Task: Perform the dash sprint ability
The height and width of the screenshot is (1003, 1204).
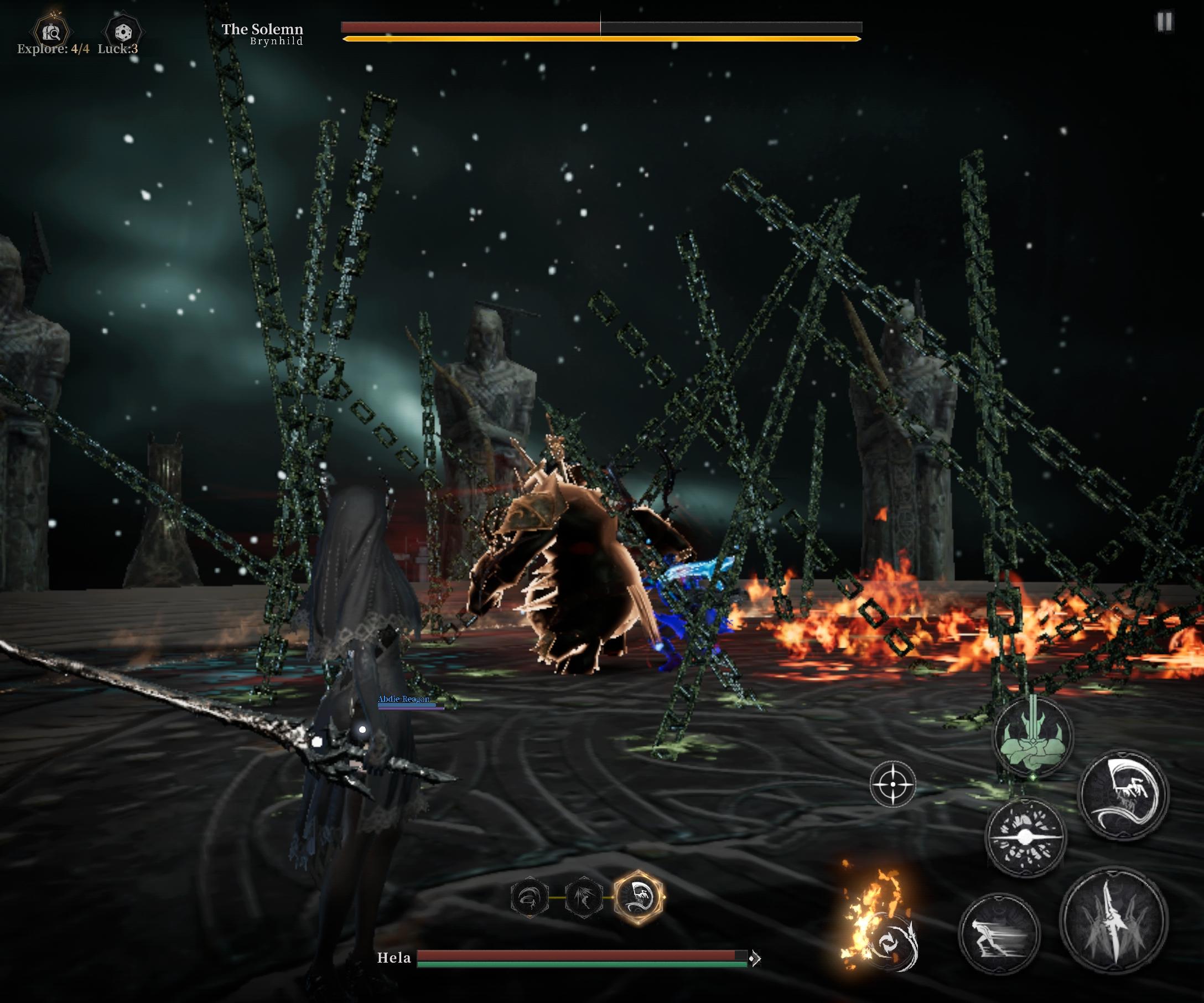Action: pos(999,934)
